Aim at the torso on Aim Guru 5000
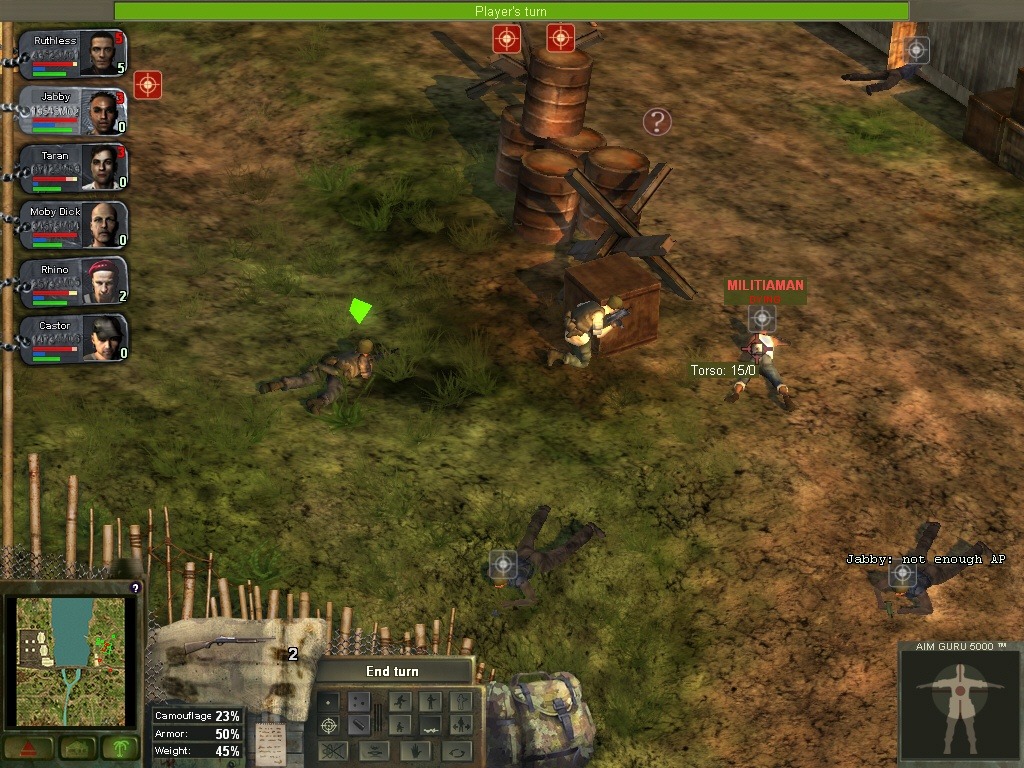The width and height of the screenshot is (1024, 768). point(959,700)
